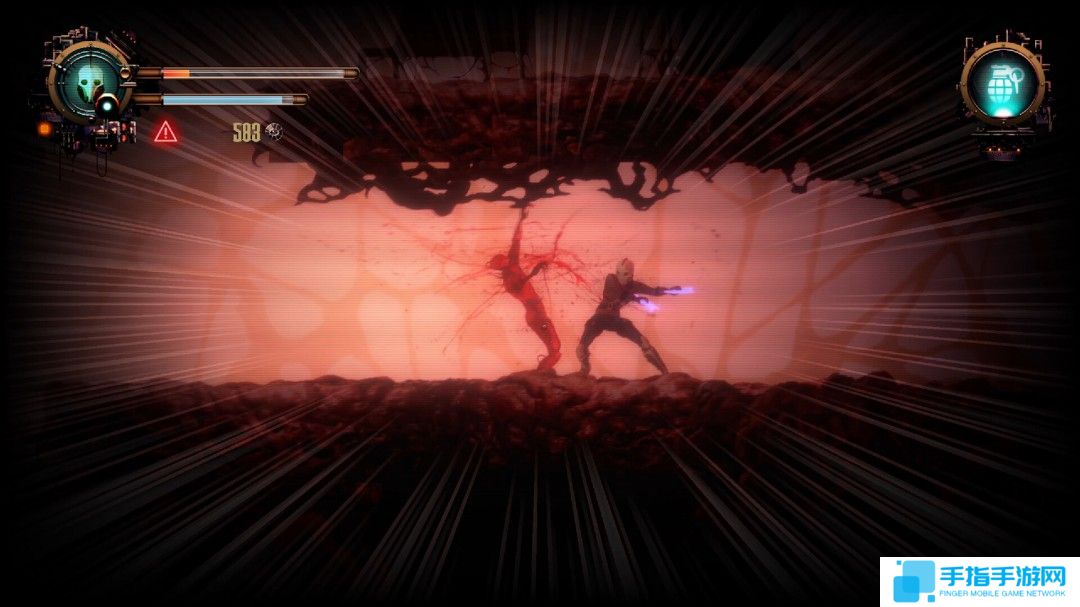The image size is (1080, 607).
Task: Open the Finger Mobile Game Network watermark logo
Action: 979,581
